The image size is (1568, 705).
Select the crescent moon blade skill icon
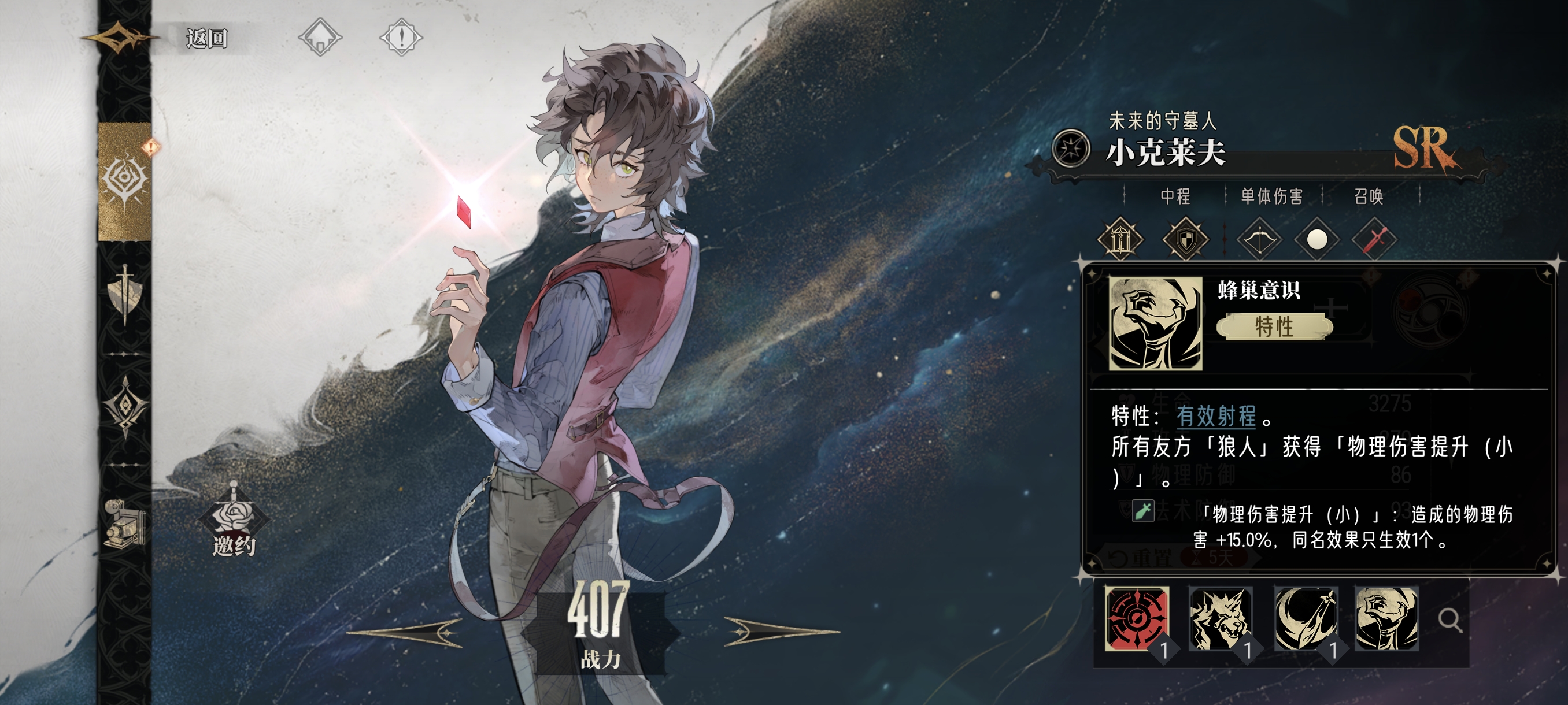1305,619
